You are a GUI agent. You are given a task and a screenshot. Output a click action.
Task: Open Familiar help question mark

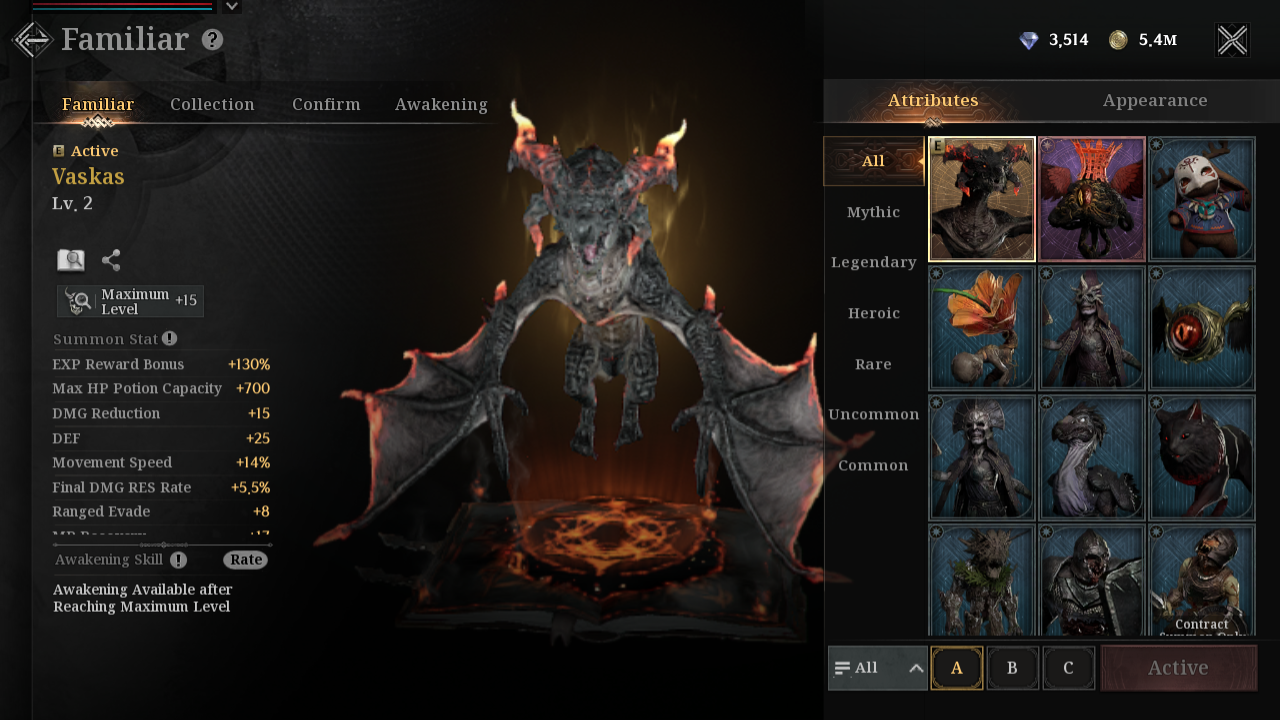coord(212,40)
